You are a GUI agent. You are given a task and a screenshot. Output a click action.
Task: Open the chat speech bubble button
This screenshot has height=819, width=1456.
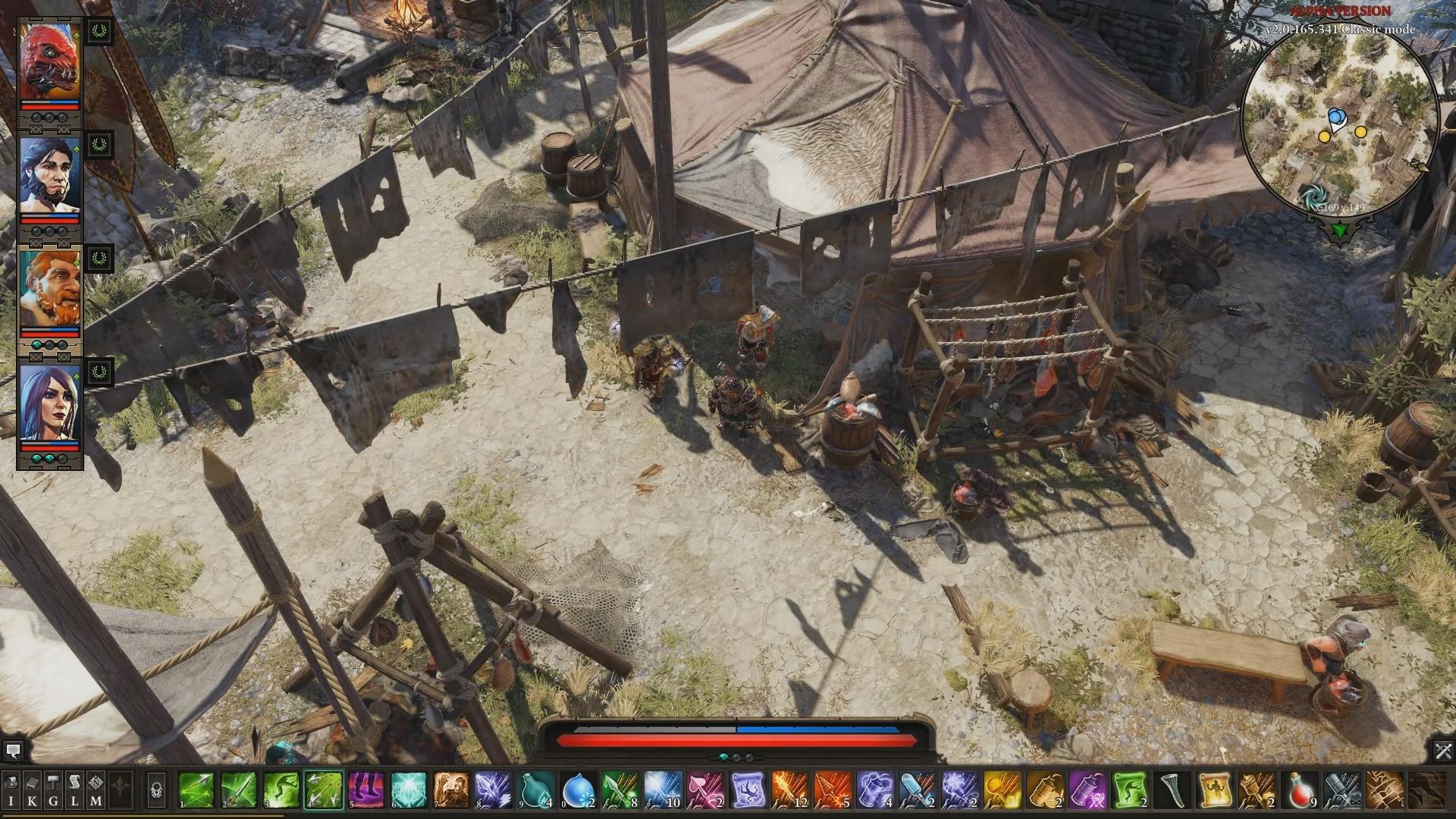tap(13, 751)
